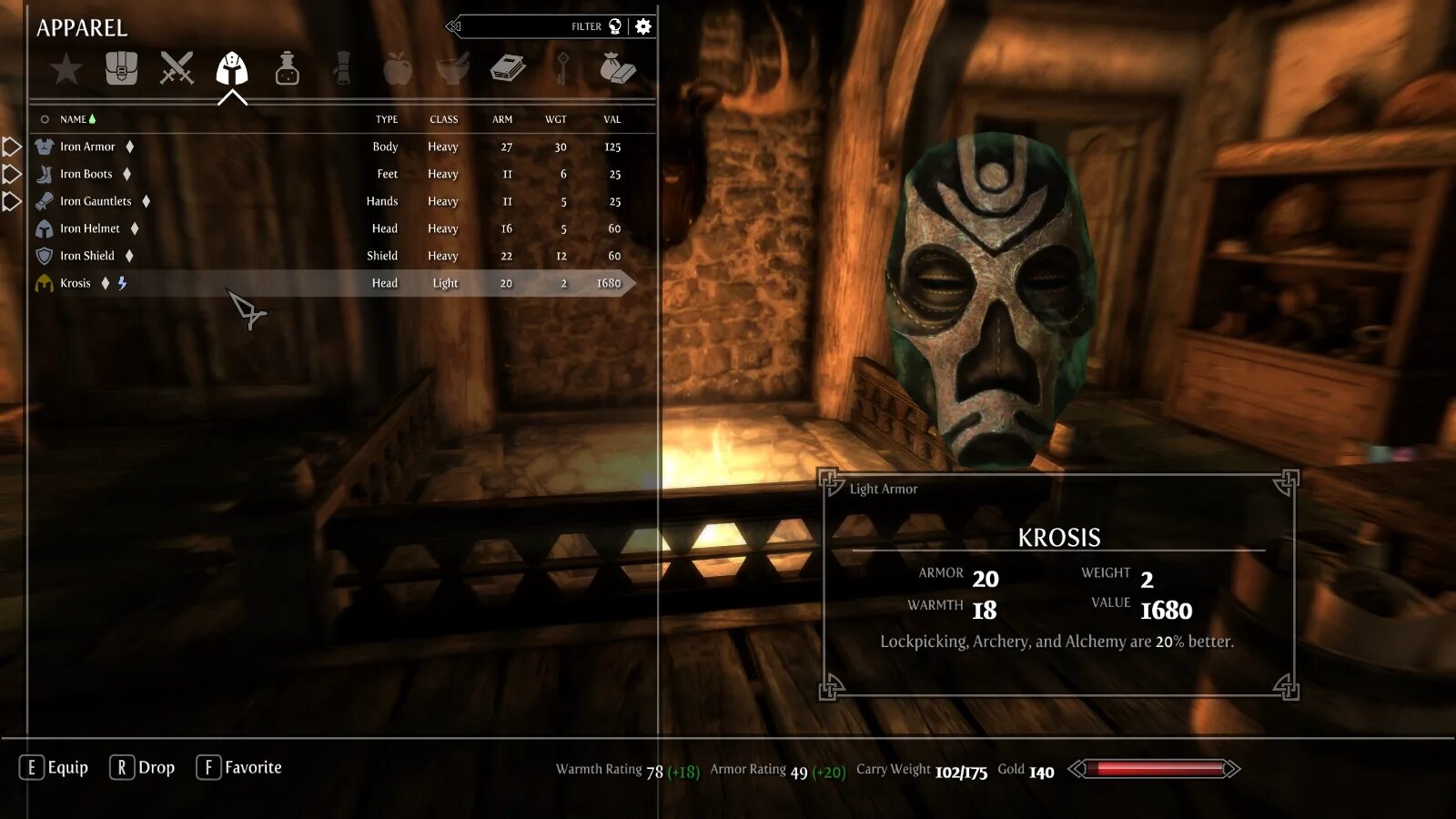Pick the Iron Helmet item
The height and width of the screenshot is (819, 1456).
click(x=90, y=228)
